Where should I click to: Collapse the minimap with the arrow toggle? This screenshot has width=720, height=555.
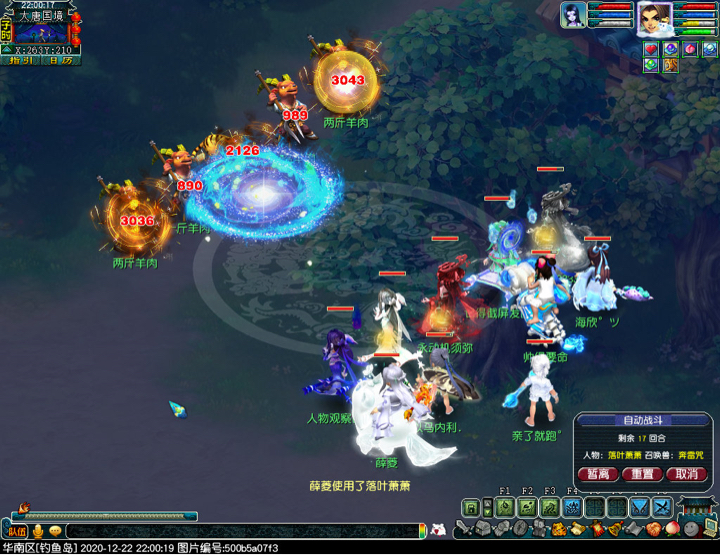coord(7,48)
